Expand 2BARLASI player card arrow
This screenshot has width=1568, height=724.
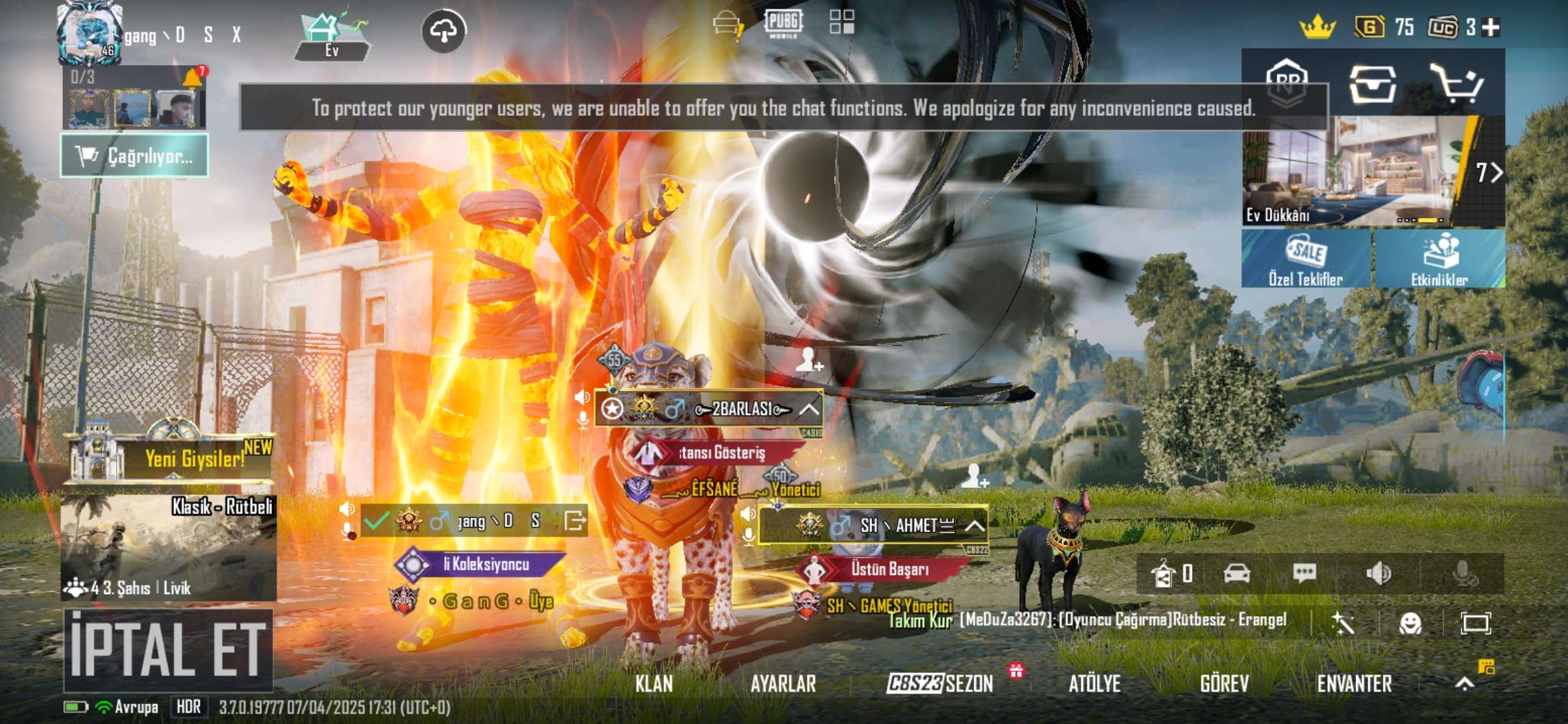809,409
